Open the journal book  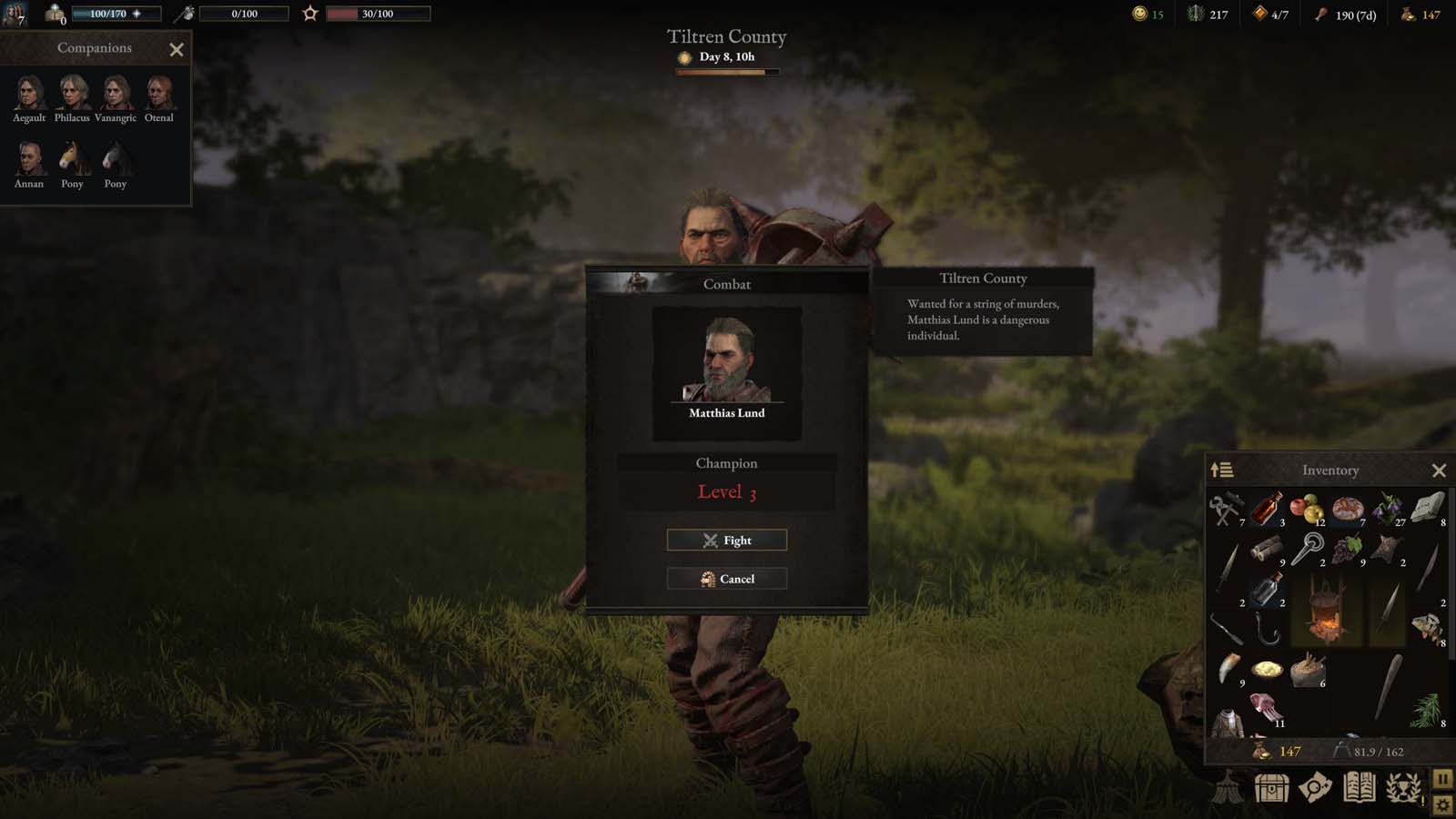tap(1359, 787)
